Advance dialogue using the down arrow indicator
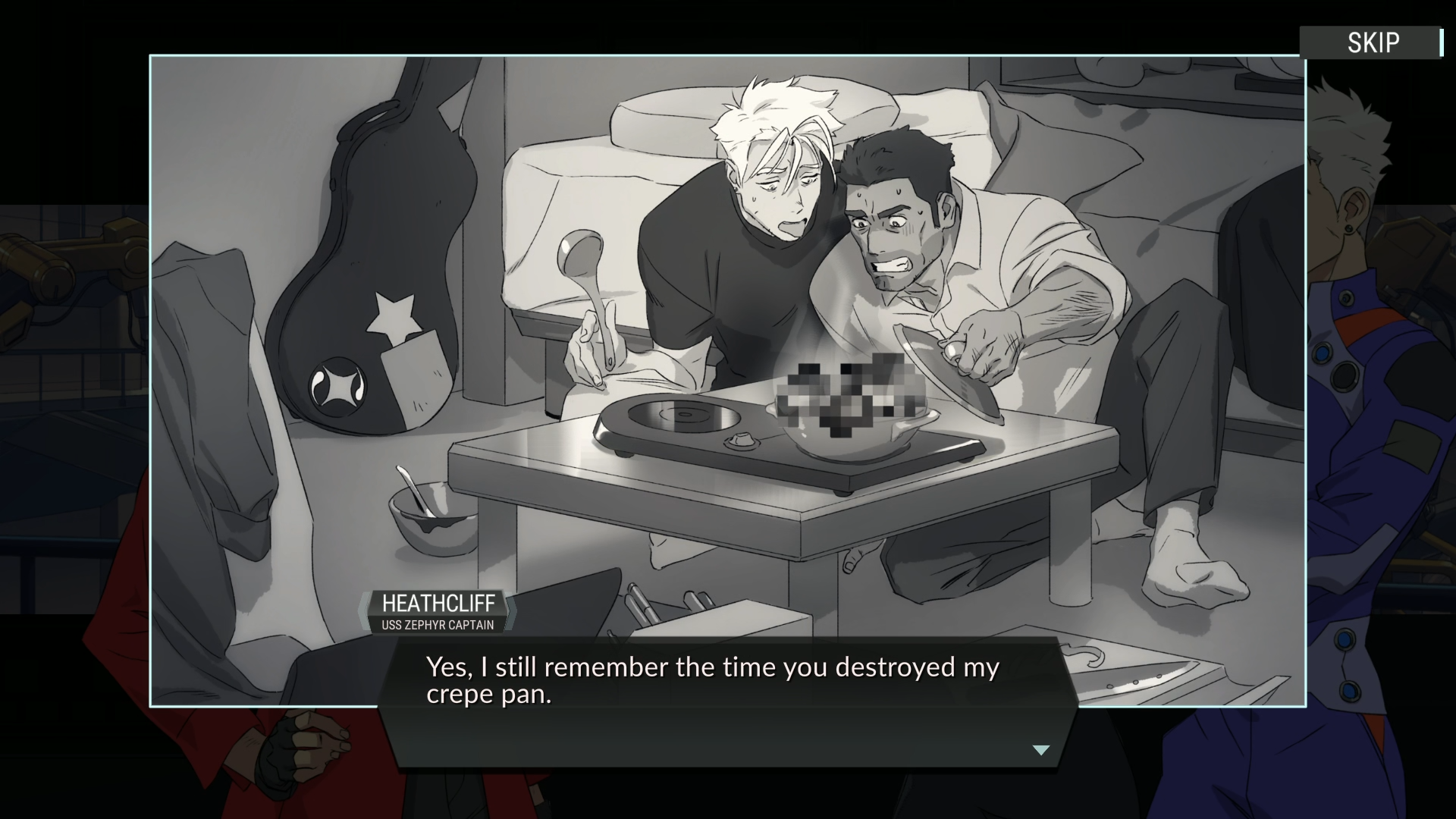The image size is (1456, 819). pos(1040,750)
